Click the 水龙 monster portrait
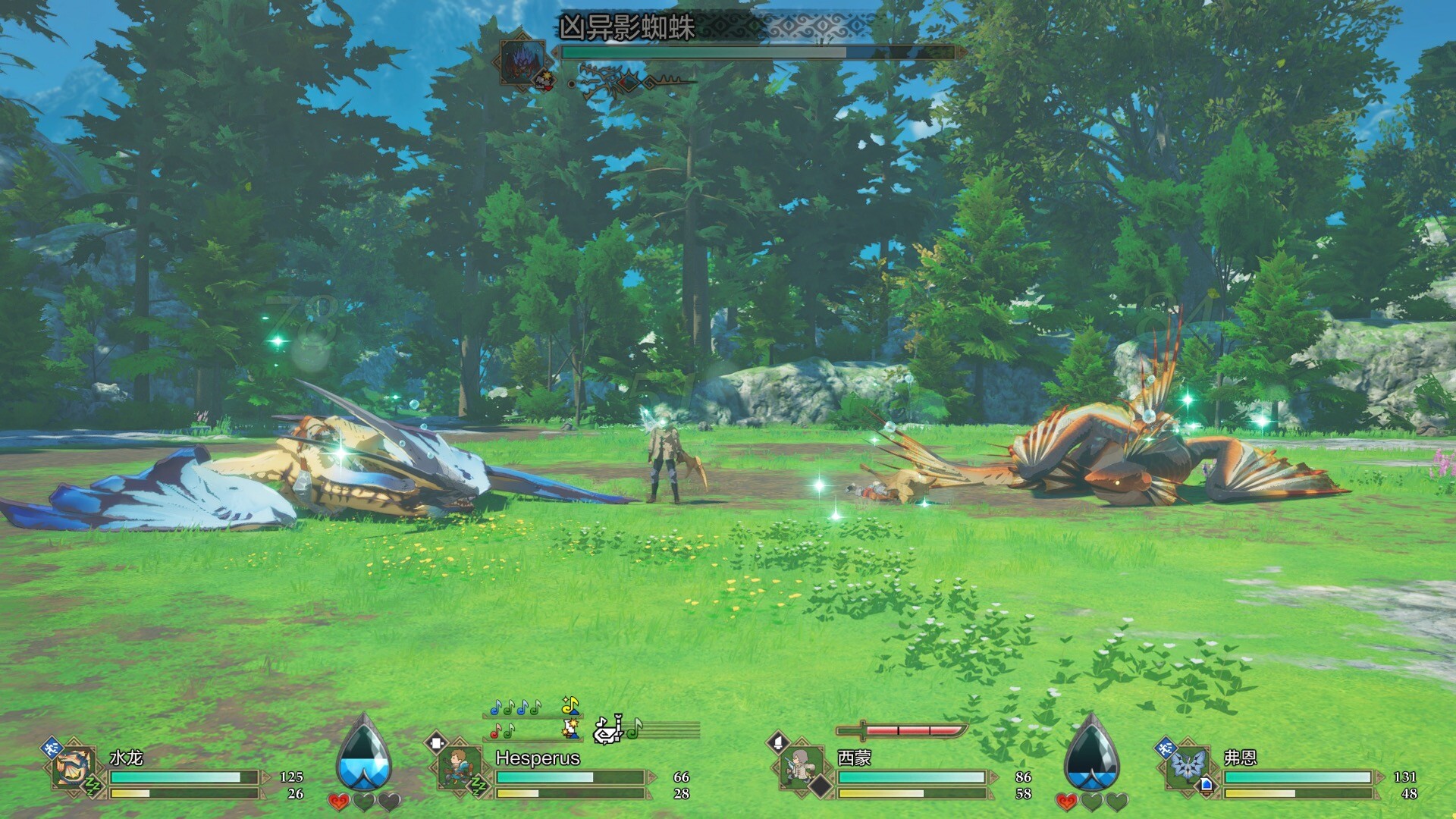The height and width of the screenshot is (819, 1456). (74, 767)
